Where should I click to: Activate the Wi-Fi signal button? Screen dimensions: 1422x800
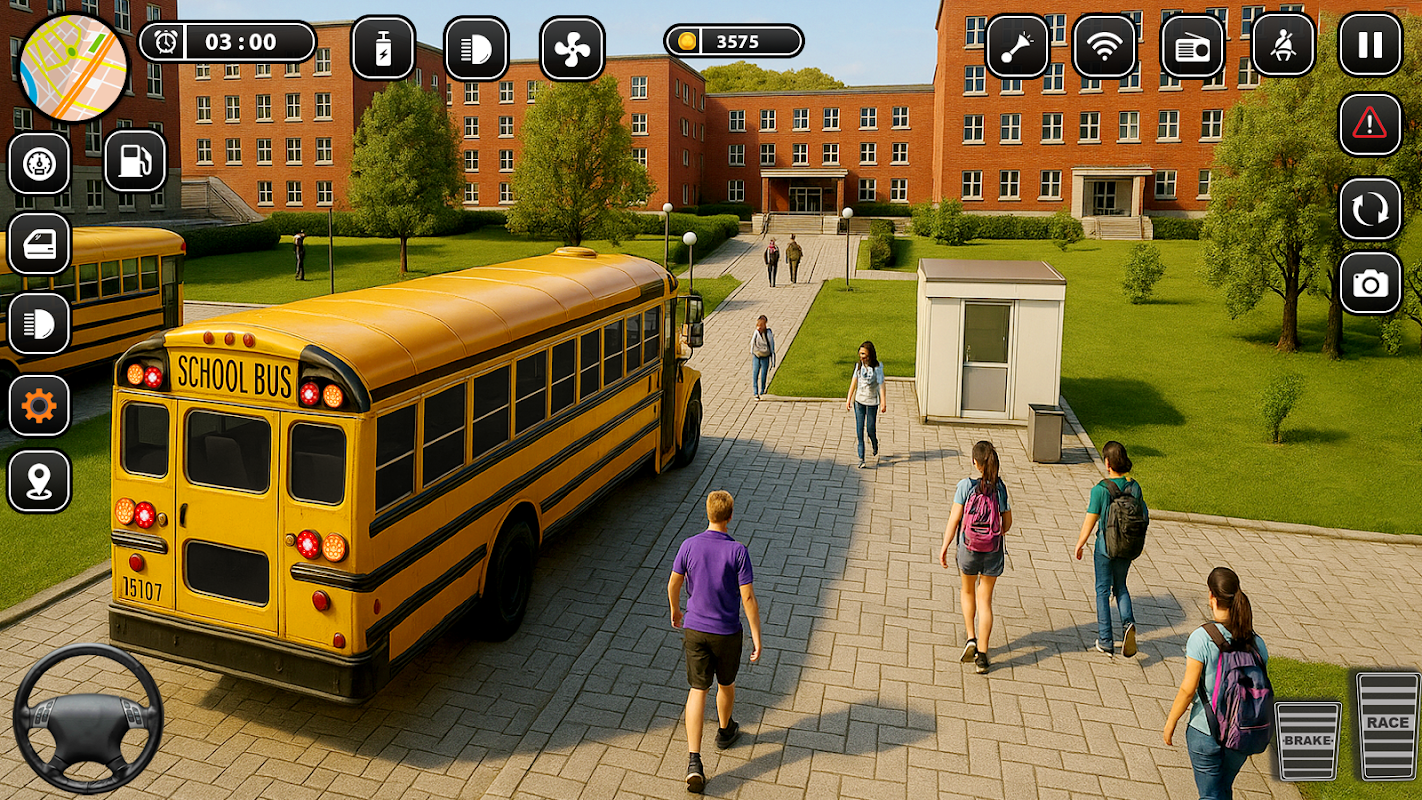pyautogui.click(x=1104, y=46)
